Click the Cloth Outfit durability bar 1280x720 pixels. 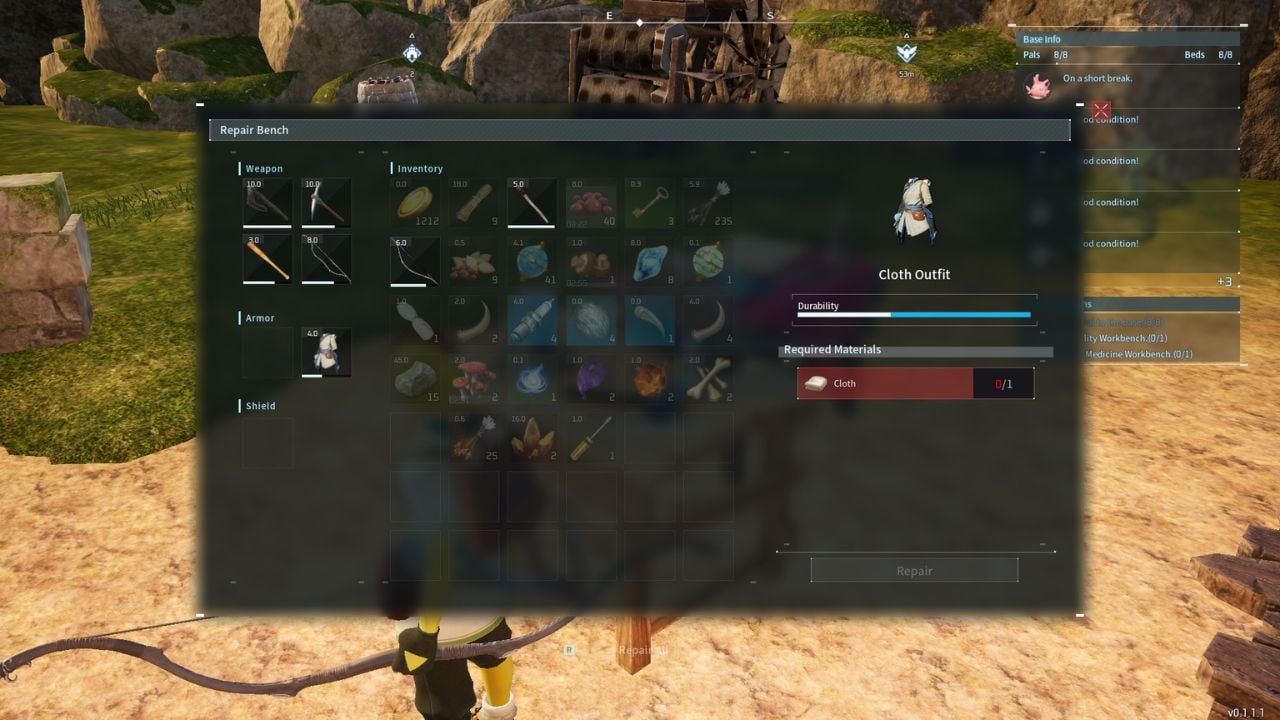(x=915, y=314)
